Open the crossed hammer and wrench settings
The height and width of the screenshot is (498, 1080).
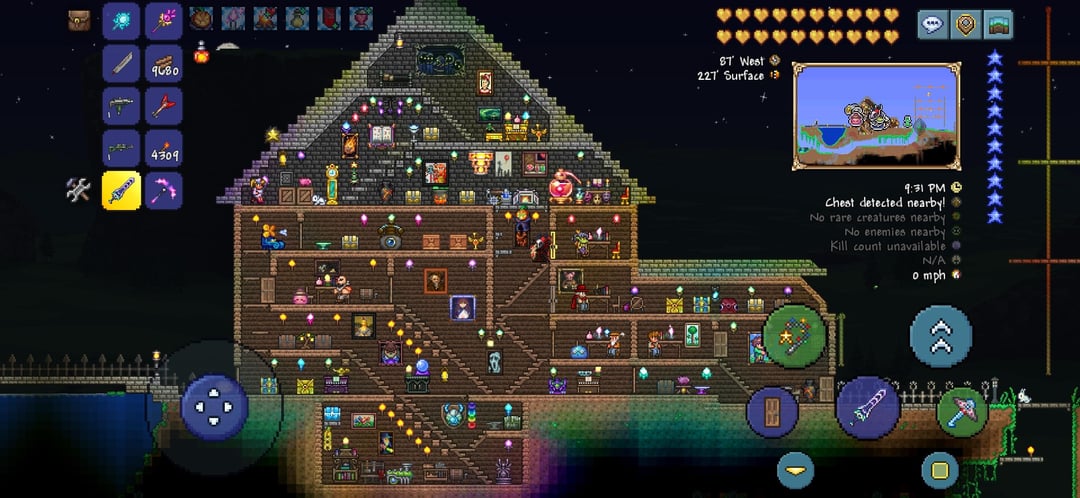[x=79, y=189]
